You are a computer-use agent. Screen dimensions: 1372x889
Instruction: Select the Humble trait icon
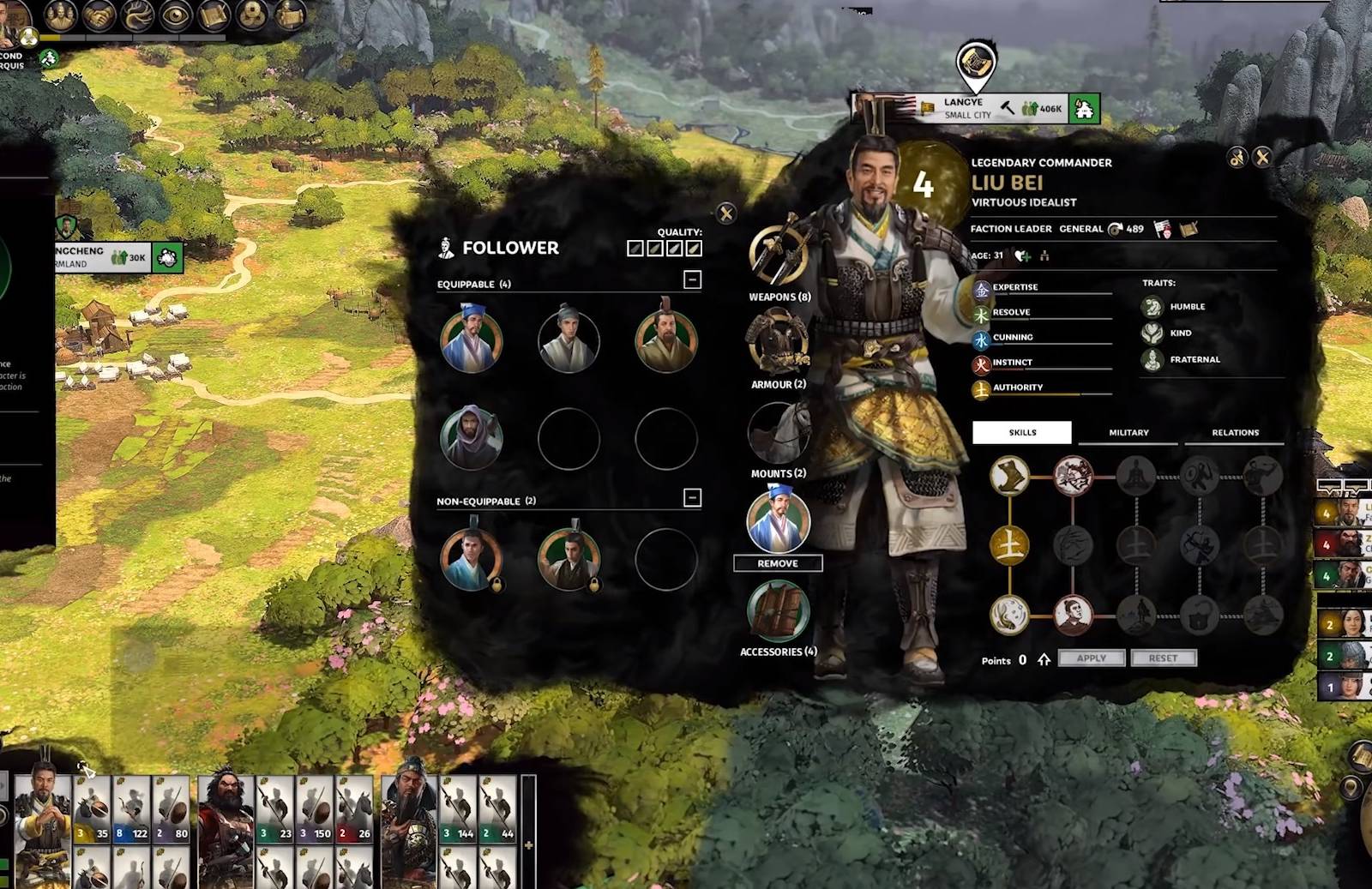pos(1152,307)
